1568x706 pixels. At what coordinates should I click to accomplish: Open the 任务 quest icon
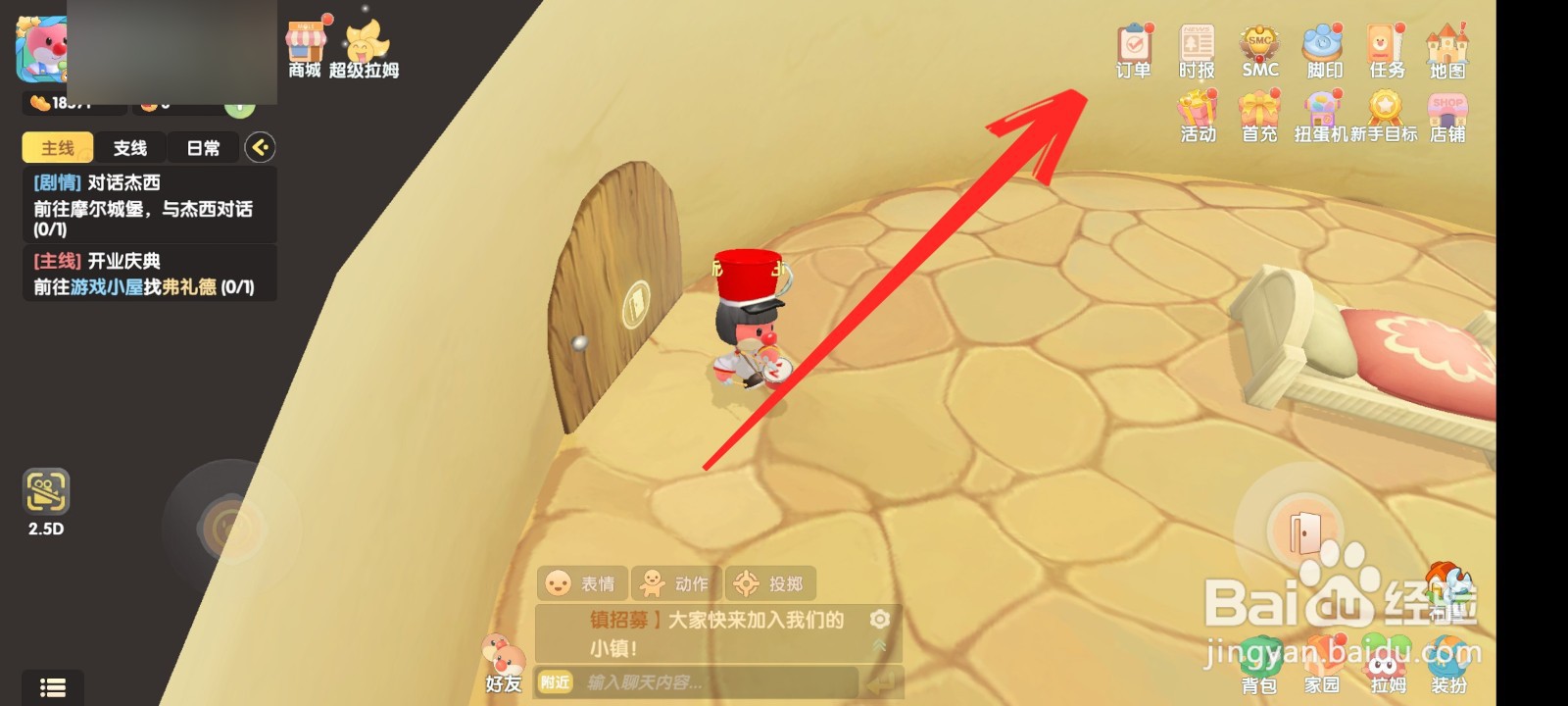(1385, 46)
